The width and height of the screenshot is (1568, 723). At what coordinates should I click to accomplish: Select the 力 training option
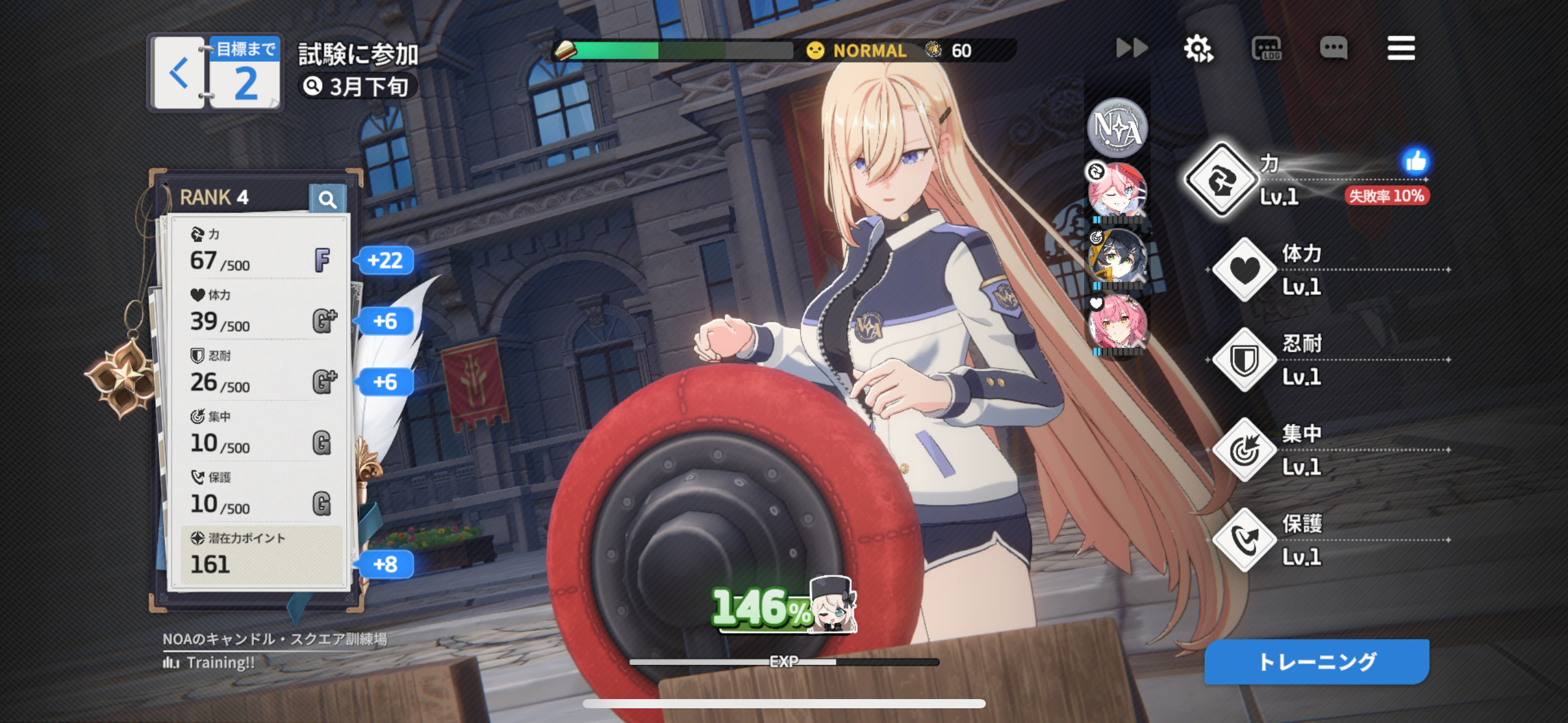pyautogui.click(x=1221, y=180)
